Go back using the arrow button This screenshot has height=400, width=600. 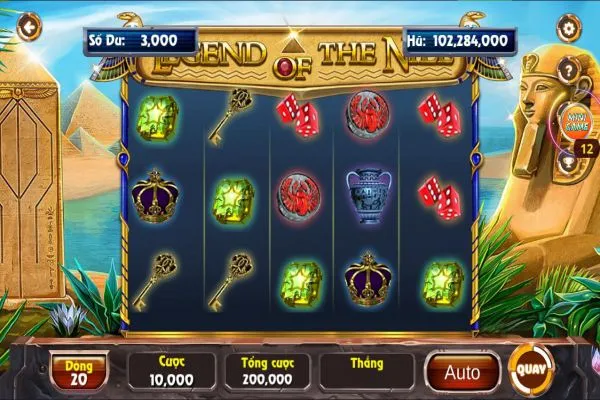[29, 28]
